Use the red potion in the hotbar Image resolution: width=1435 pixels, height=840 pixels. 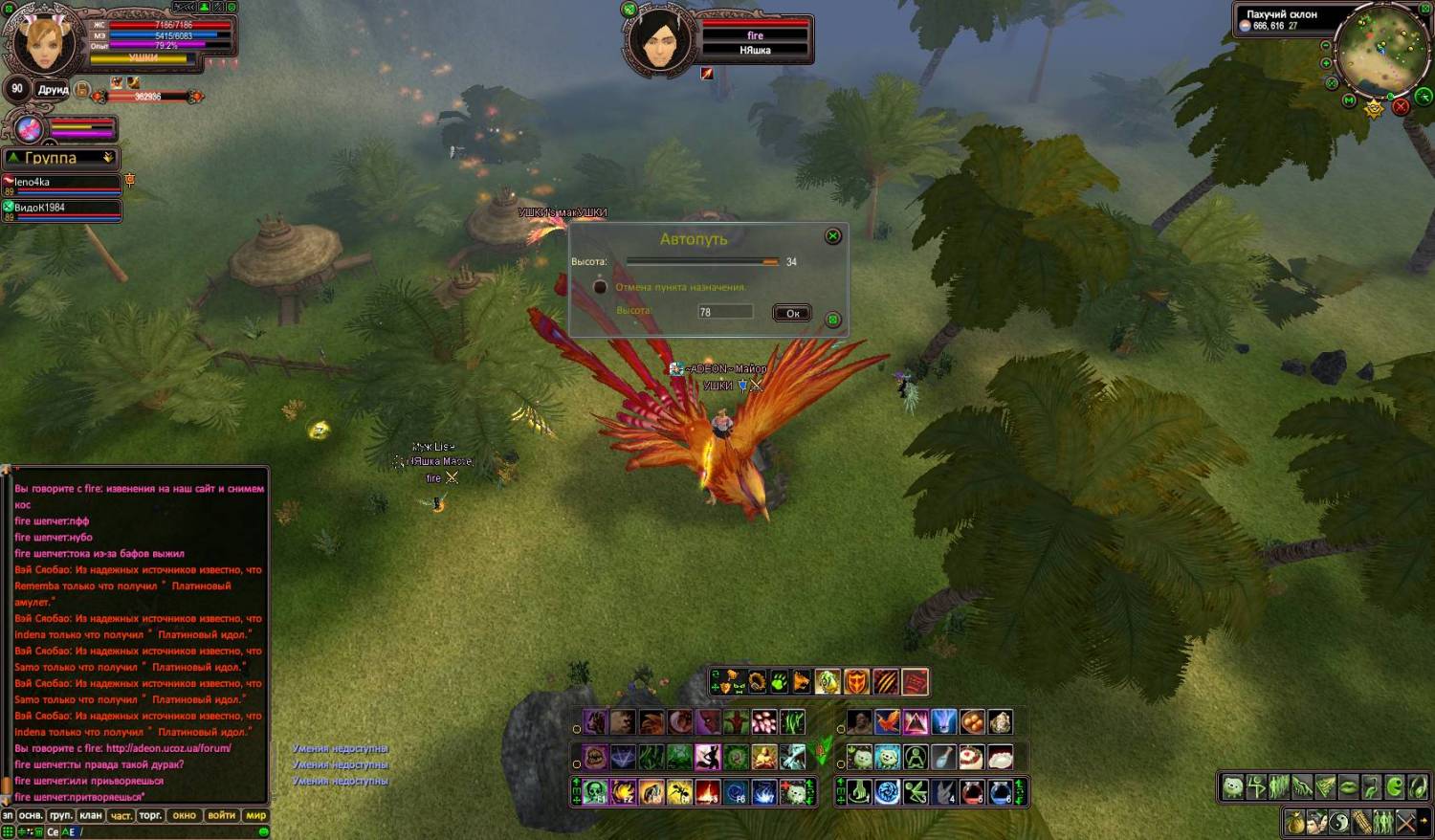click(972, 792)
